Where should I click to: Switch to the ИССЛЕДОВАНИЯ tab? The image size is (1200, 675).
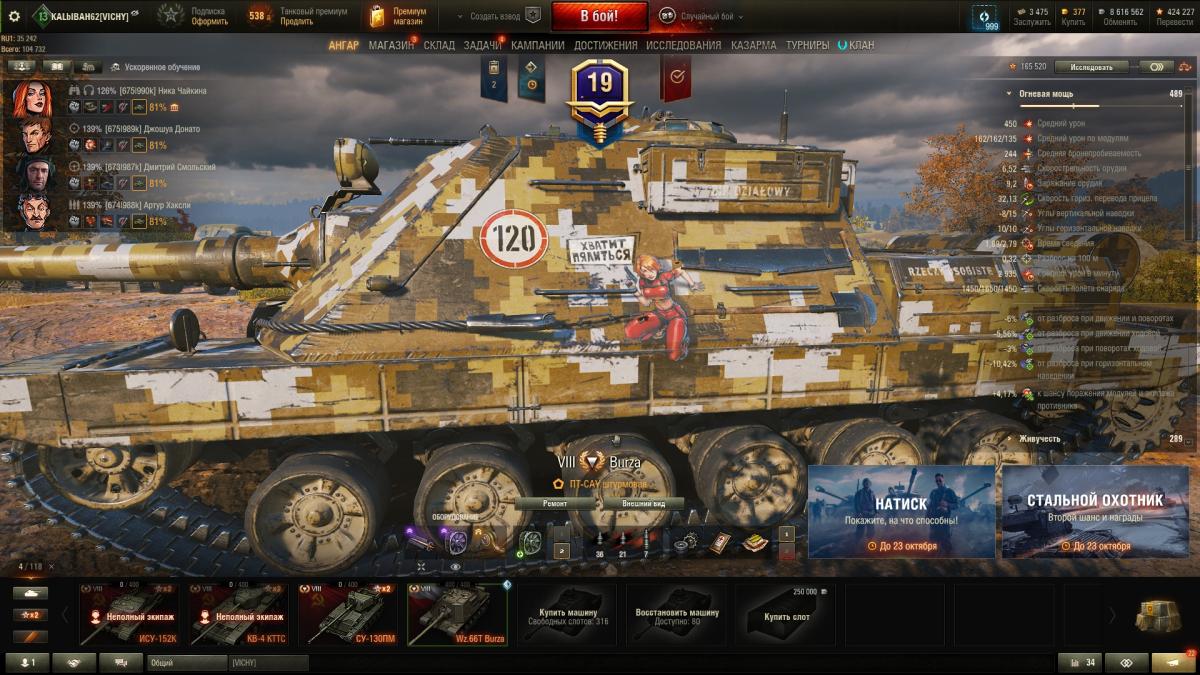683,45
